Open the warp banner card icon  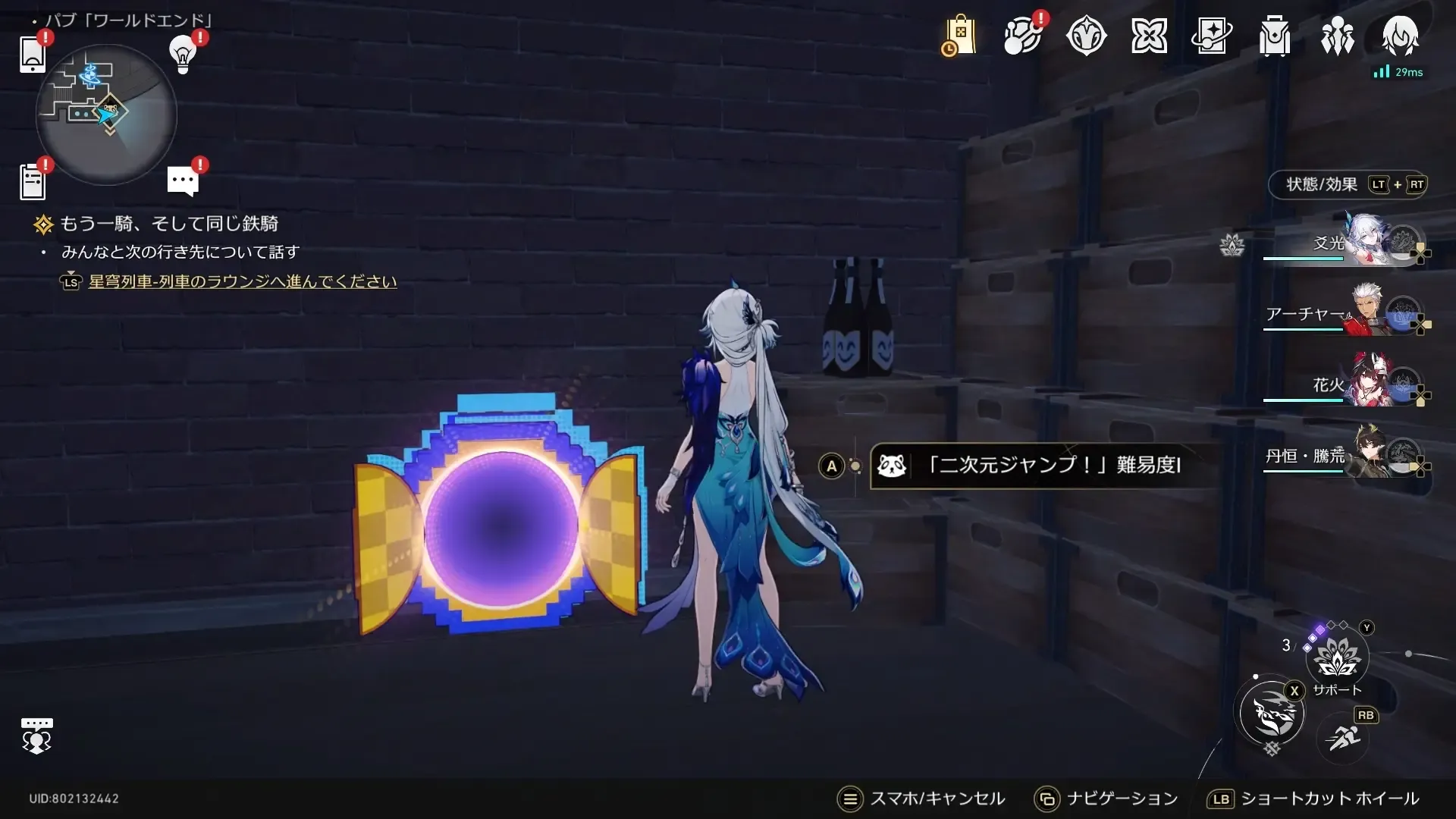[1213, 34]
